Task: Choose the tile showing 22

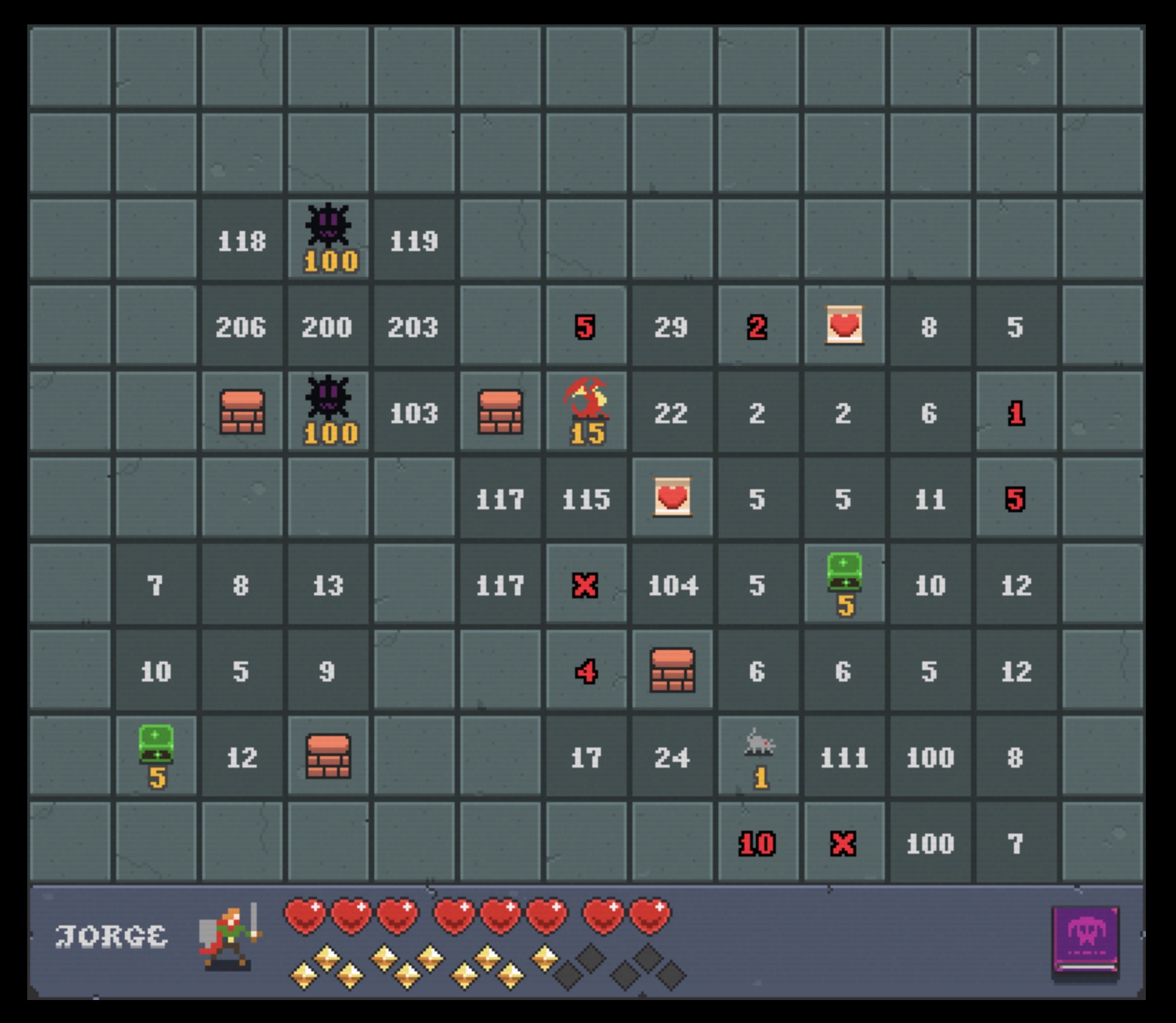Action: (x=673, y=413)
